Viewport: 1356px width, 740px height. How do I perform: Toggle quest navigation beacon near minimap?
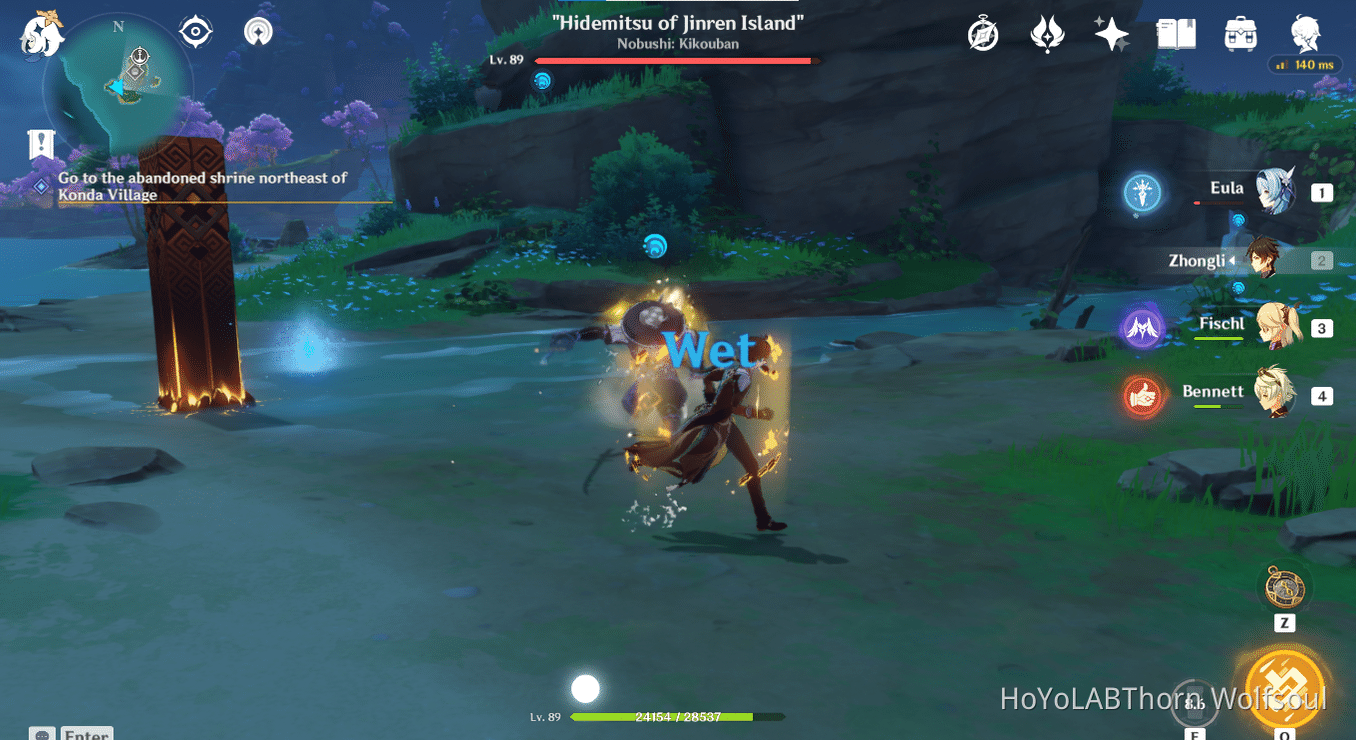point(257,30)
